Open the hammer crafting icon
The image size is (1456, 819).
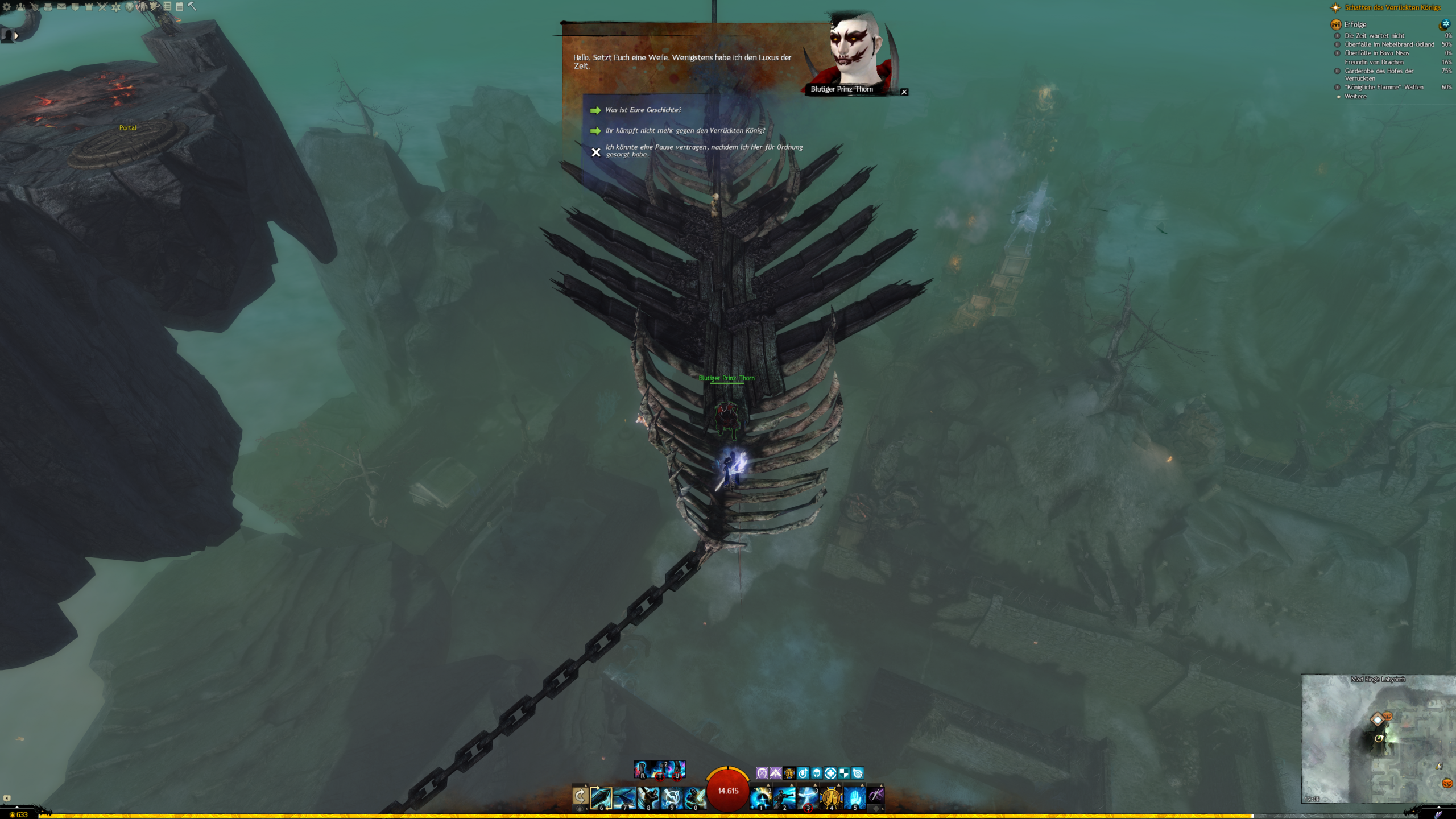coord(192,6)
